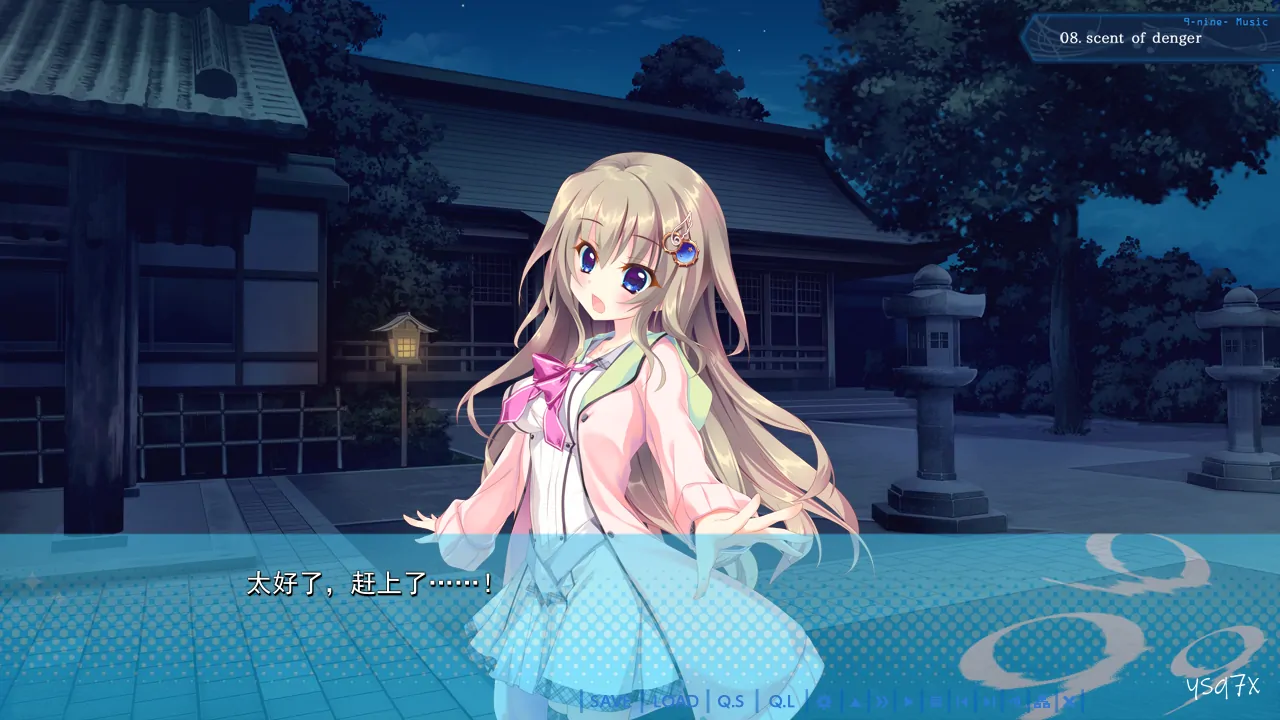This screenshot has height=720, width=1280.
Task: Click the Q.S quick save button
Action: coord(731,701)
